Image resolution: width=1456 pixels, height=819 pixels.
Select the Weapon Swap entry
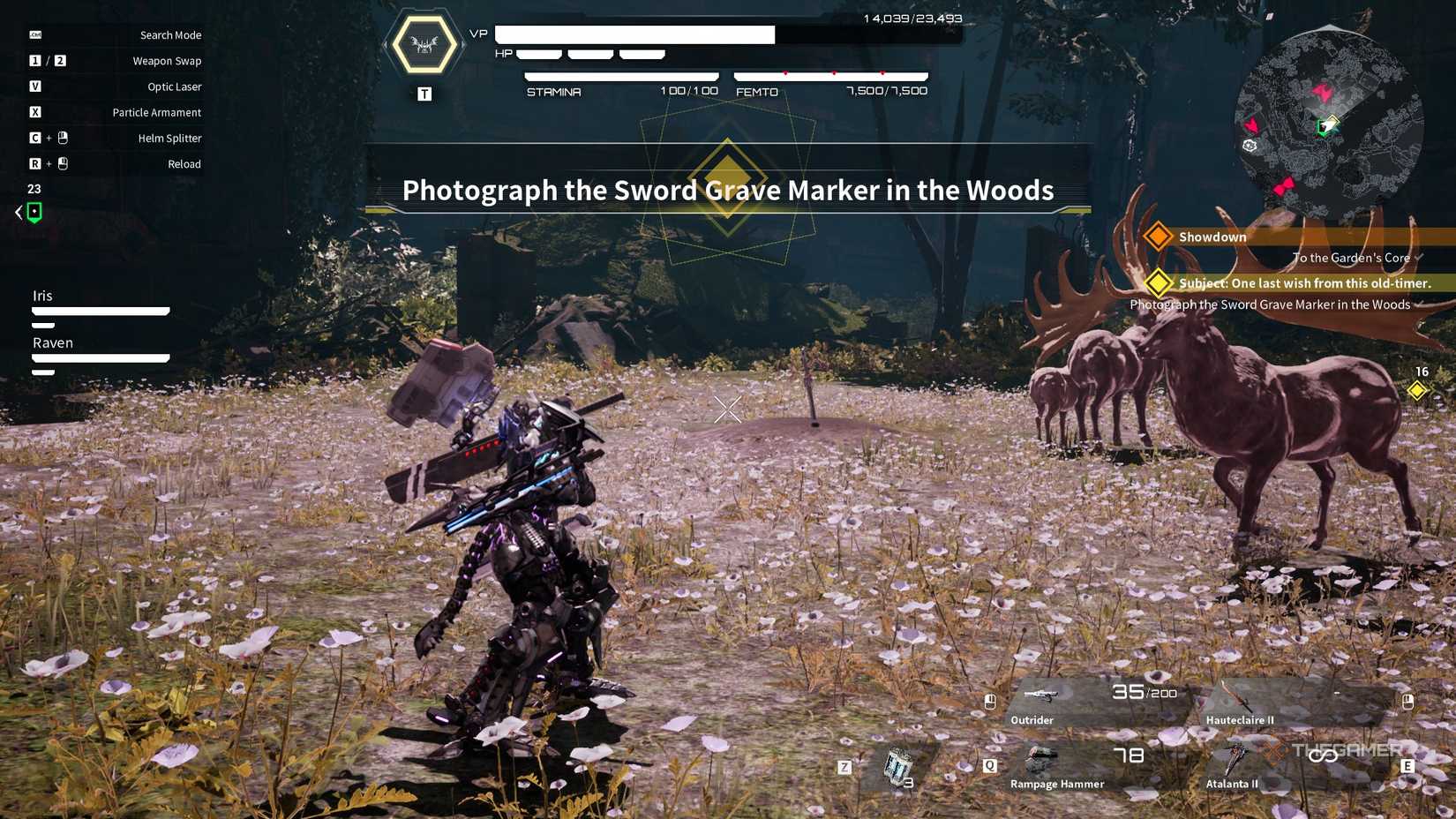coord(167,61)
